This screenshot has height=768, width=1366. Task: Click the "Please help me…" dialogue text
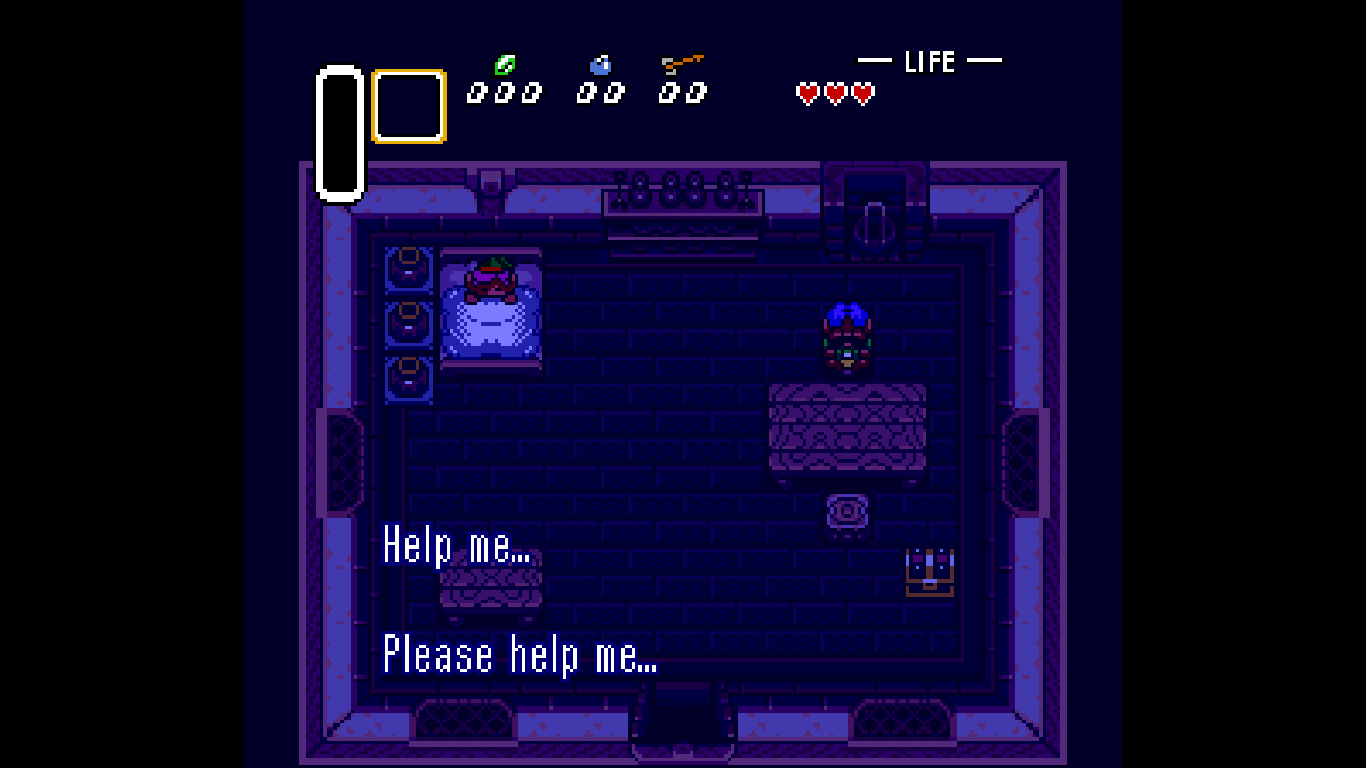(x=520, y=655)
